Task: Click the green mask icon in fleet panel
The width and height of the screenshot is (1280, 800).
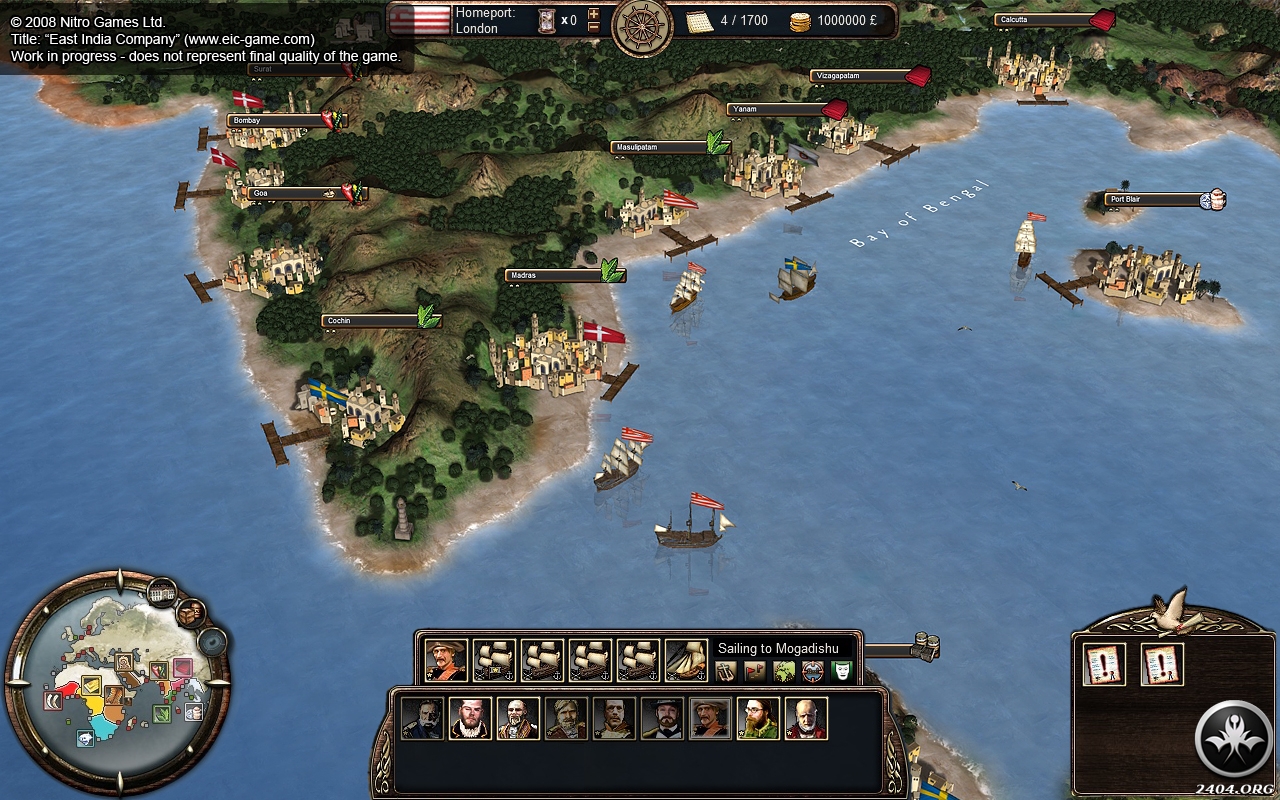Action: (842, 671)
